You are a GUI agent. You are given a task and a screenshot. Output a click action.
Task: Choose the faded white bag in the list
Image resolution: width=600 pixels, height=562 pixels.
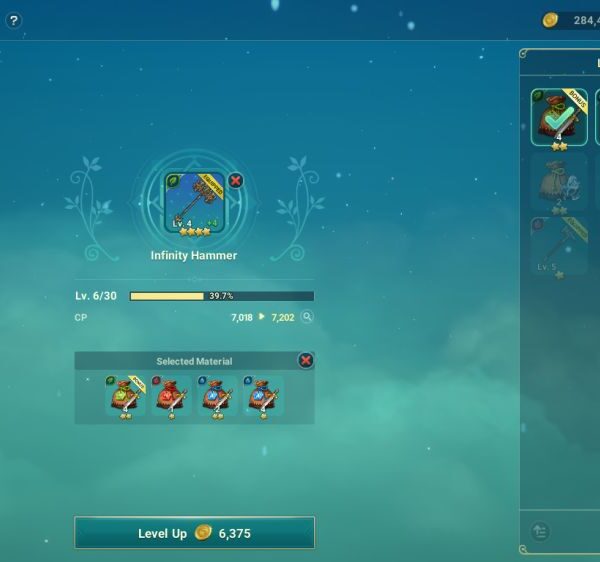click(x=559, y=183)
